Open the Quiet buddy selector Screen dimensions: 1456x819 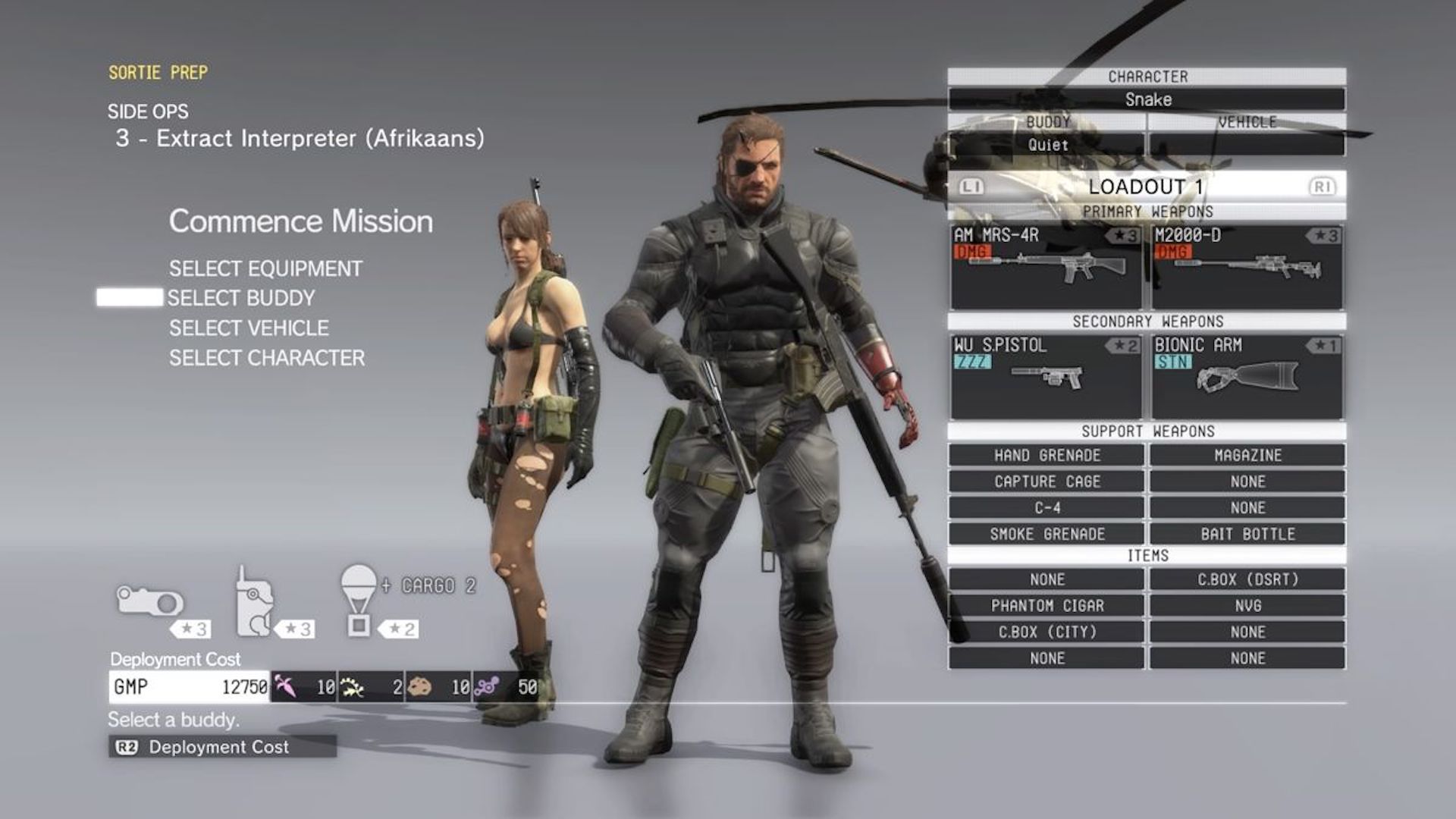pos(1046,145)
